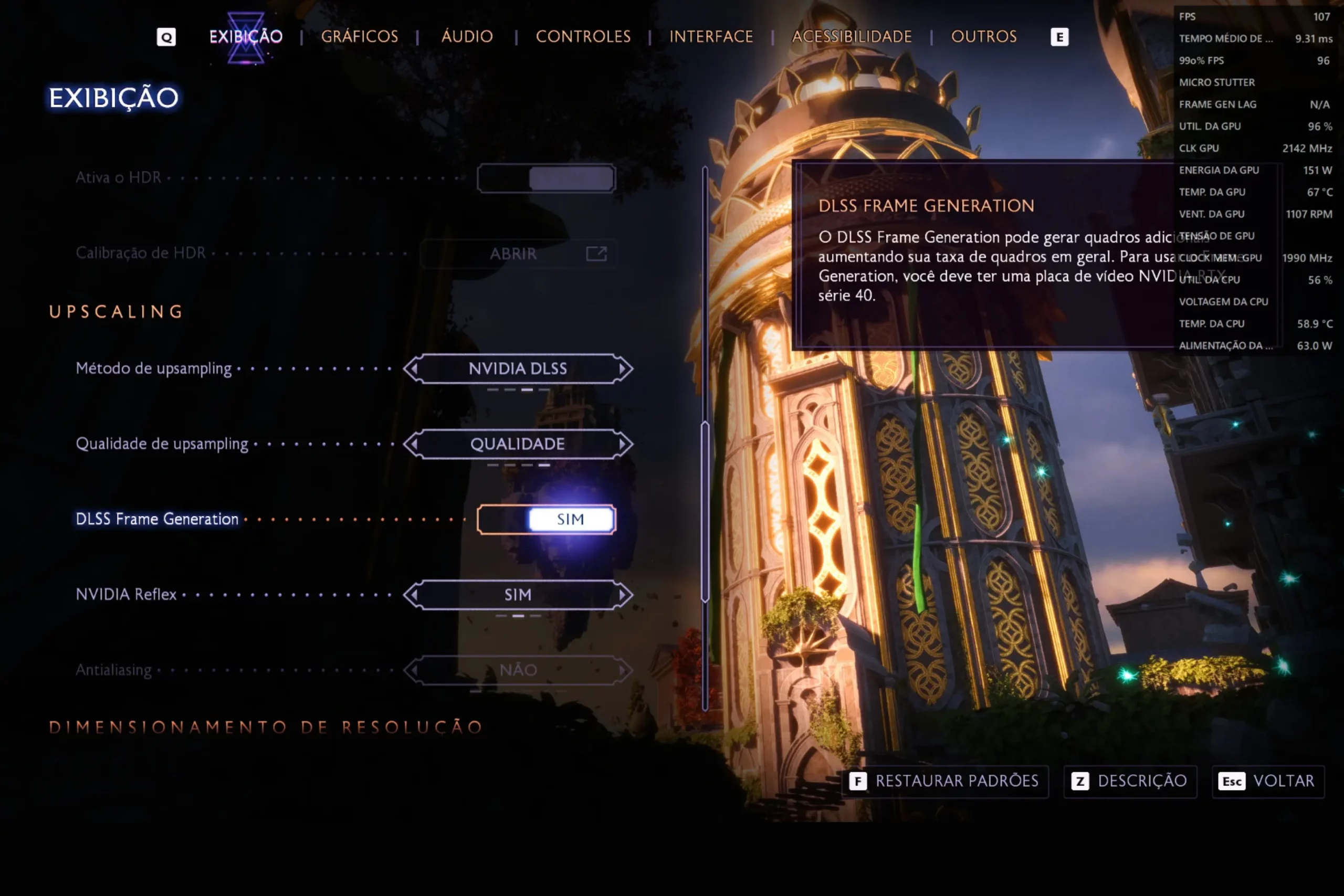Viewport: 1344px width, 896px height.
Task: Open the Acessibilidade tab
Action: click(x=852, y=37)
